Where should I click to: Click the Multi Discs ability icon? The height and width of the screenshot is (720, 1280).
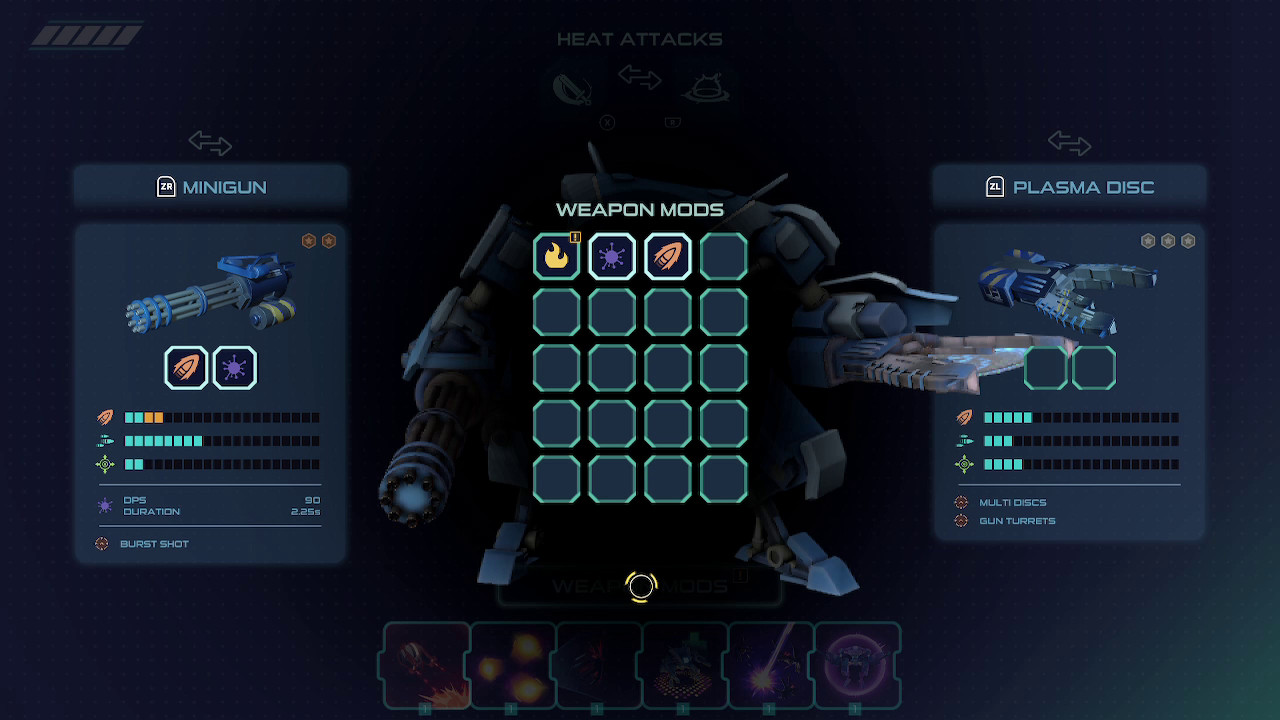(963, 502)
